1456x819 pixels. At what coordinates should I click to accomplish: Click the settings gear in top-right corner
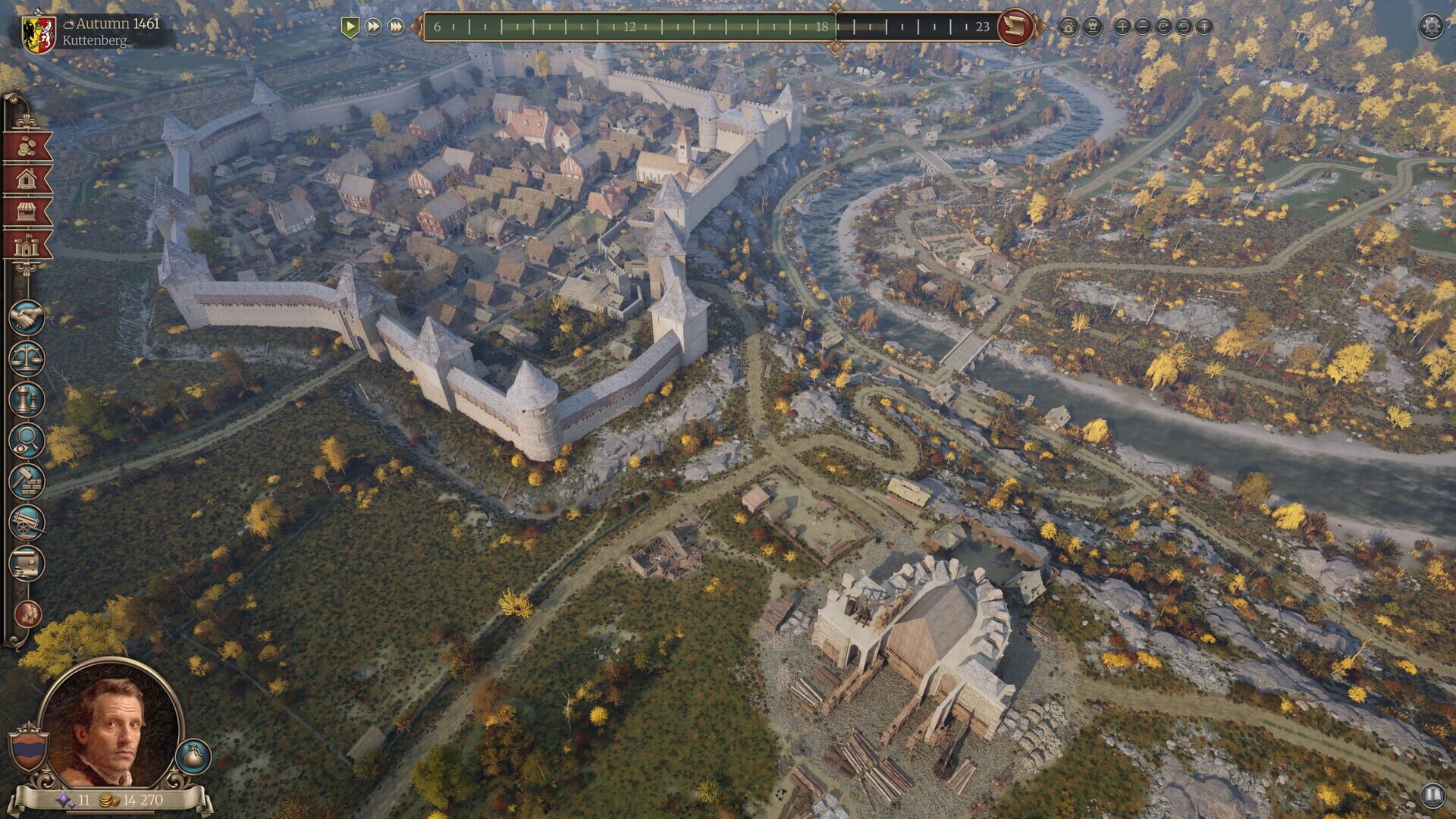pos(1430,25)
